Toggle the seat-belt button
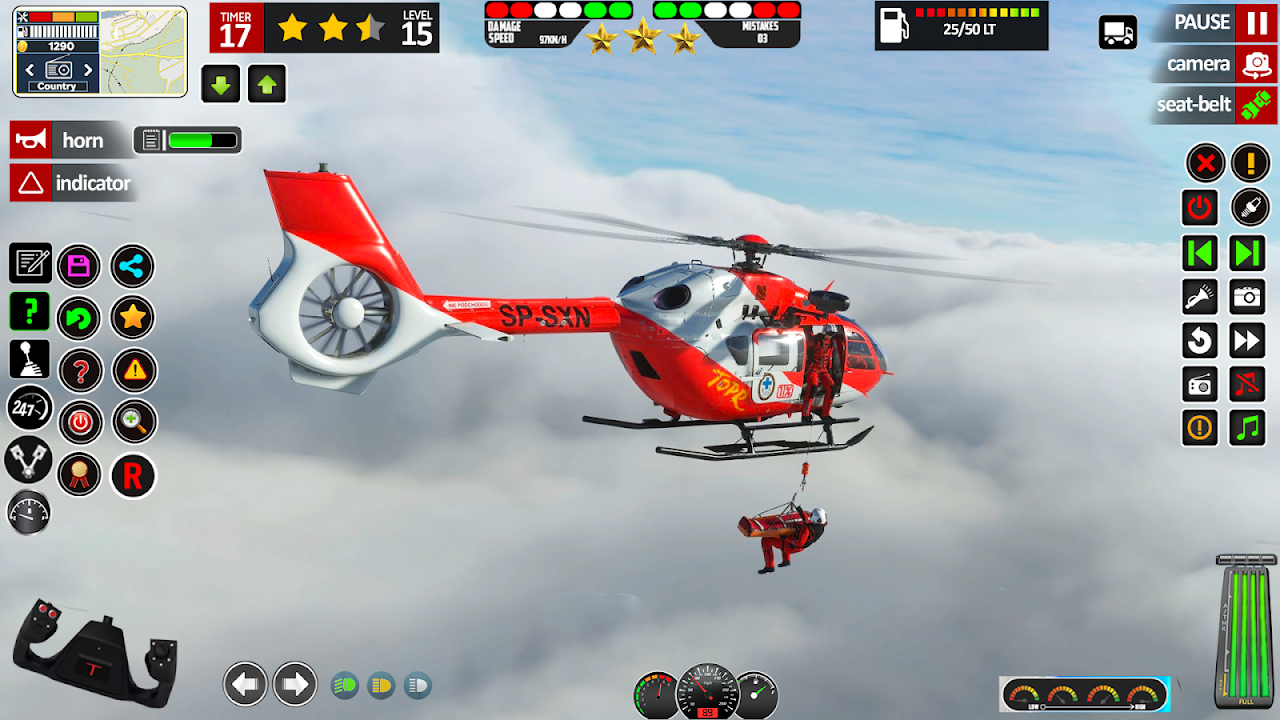This screenshot has width=1280, height=720. [1255, 105]
